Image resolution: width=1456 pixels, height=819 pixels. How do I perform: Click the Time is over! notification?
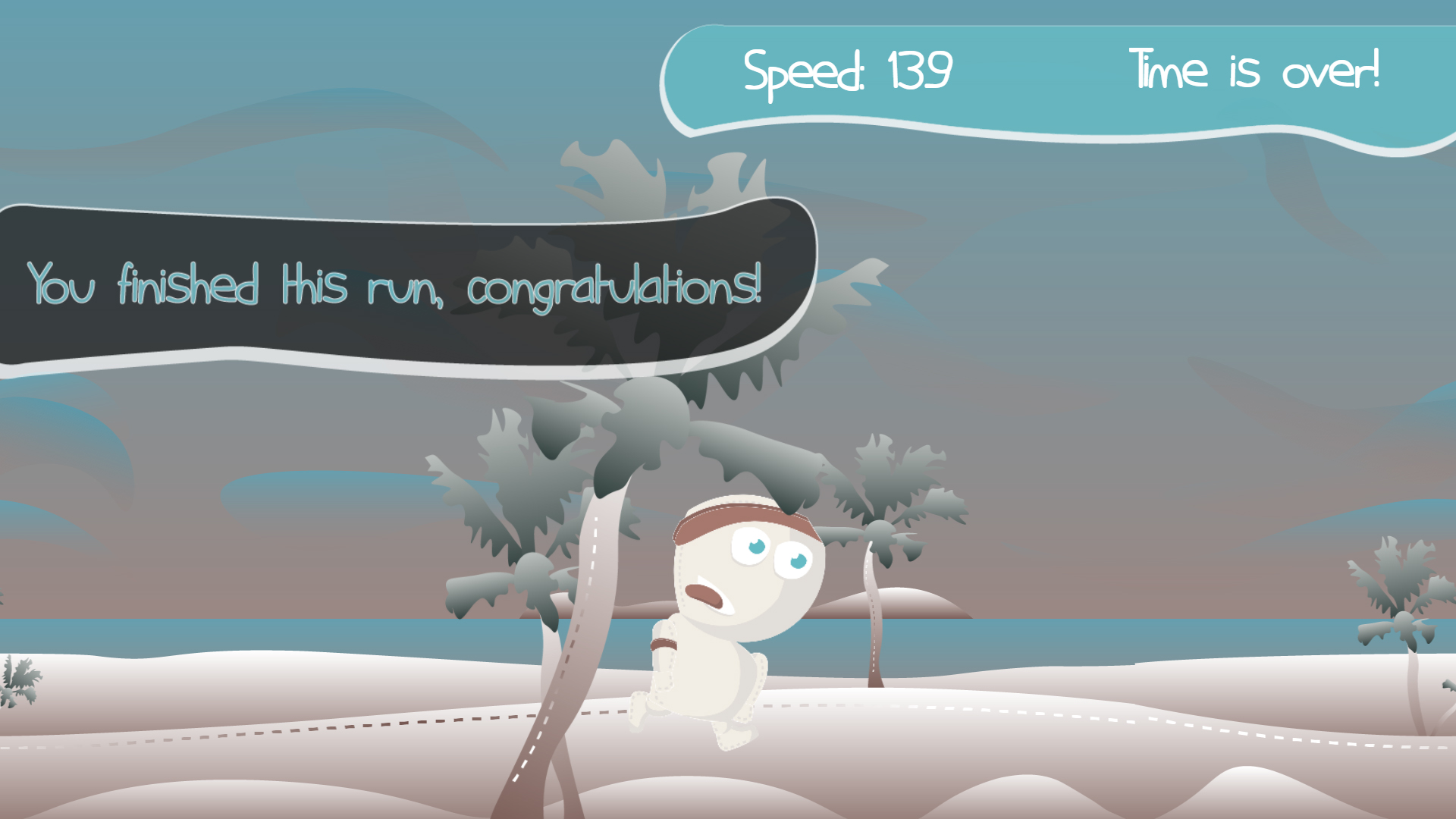(x=1255, y=72)
